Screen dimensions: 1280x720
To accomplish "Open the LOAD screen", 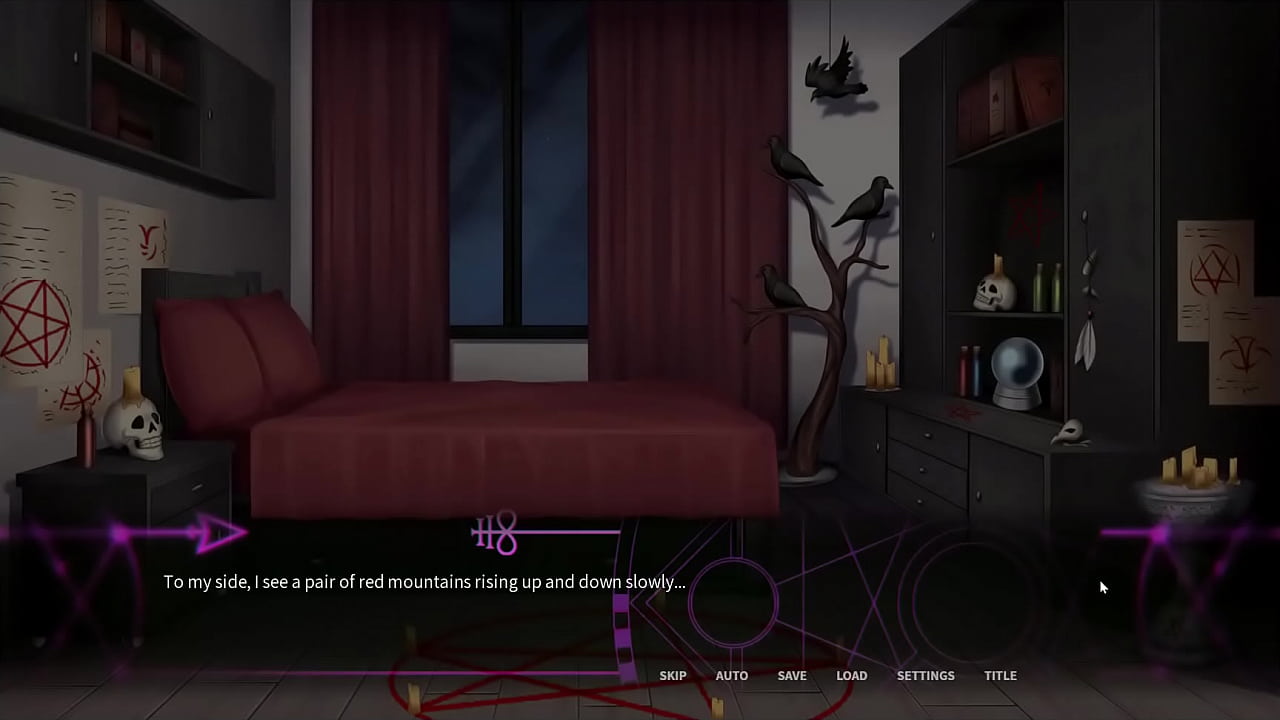I will (x=851, y=675).
